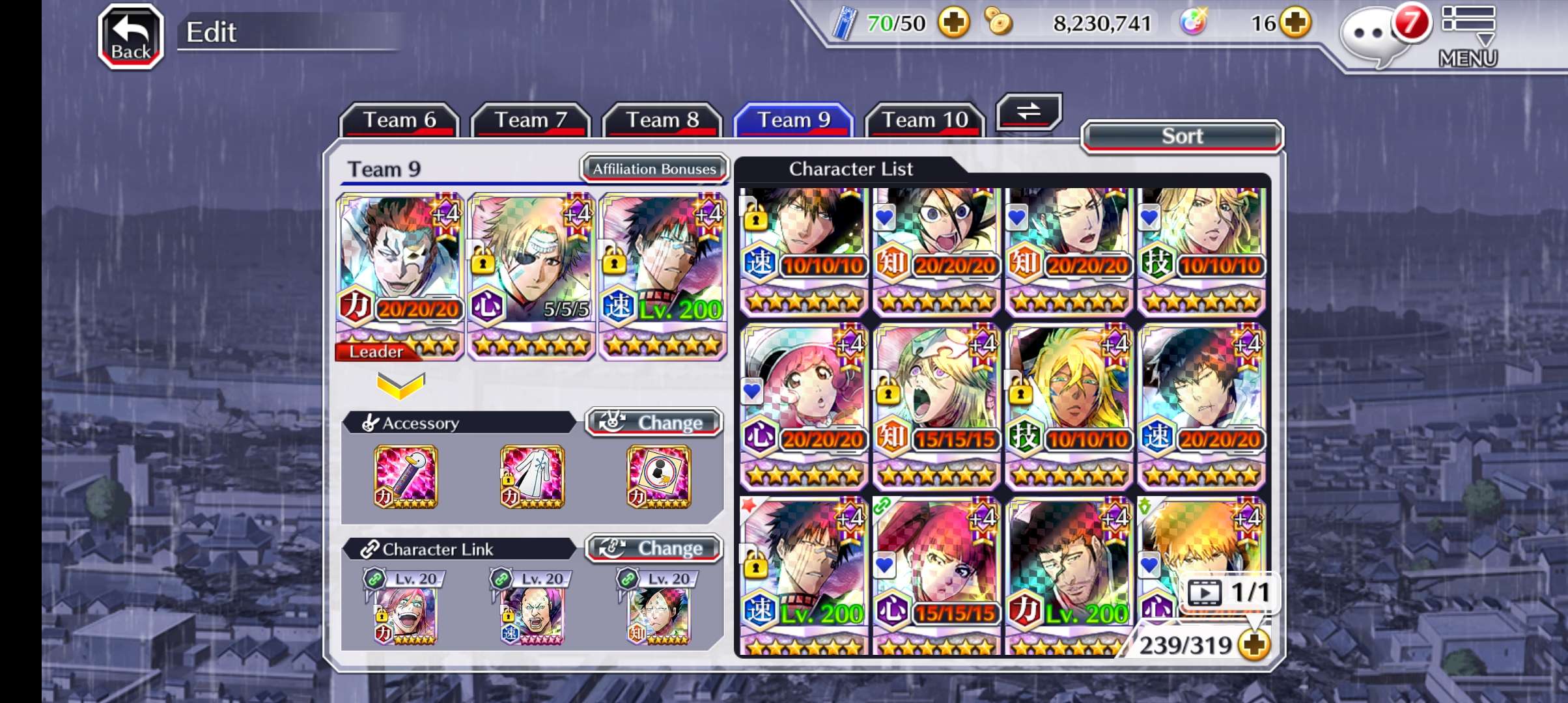Select the white coat accessory slot
The height and width of the screenshot is (703, 1568).
(532, 476)
